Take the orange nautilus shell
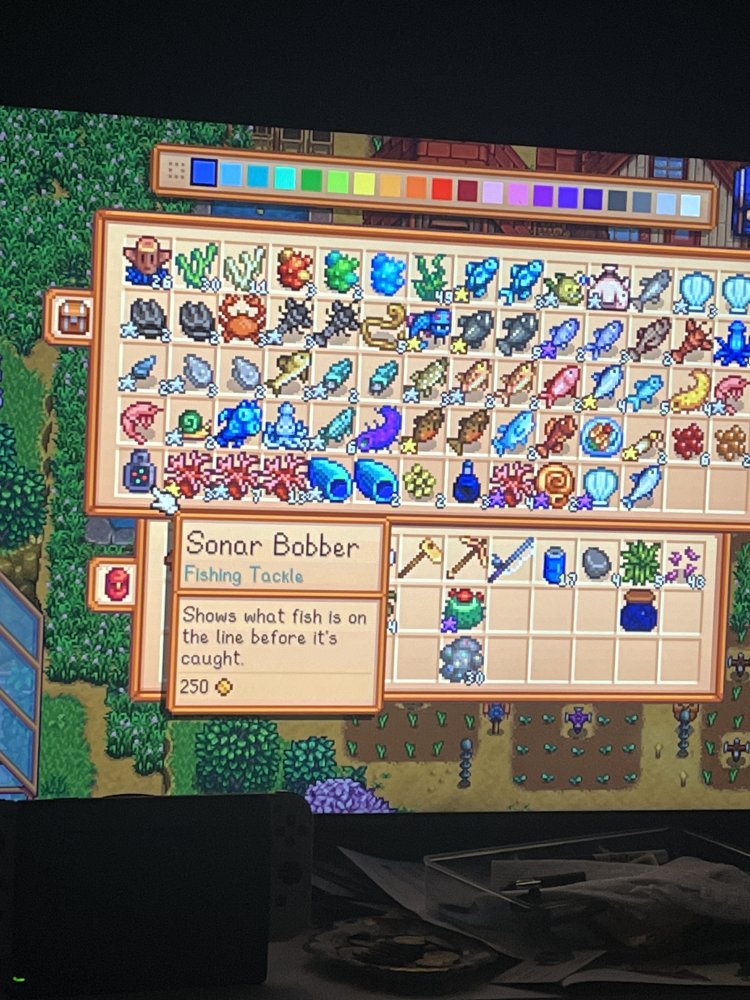The height and width of the screenshot is (1000, 750). 555,483
